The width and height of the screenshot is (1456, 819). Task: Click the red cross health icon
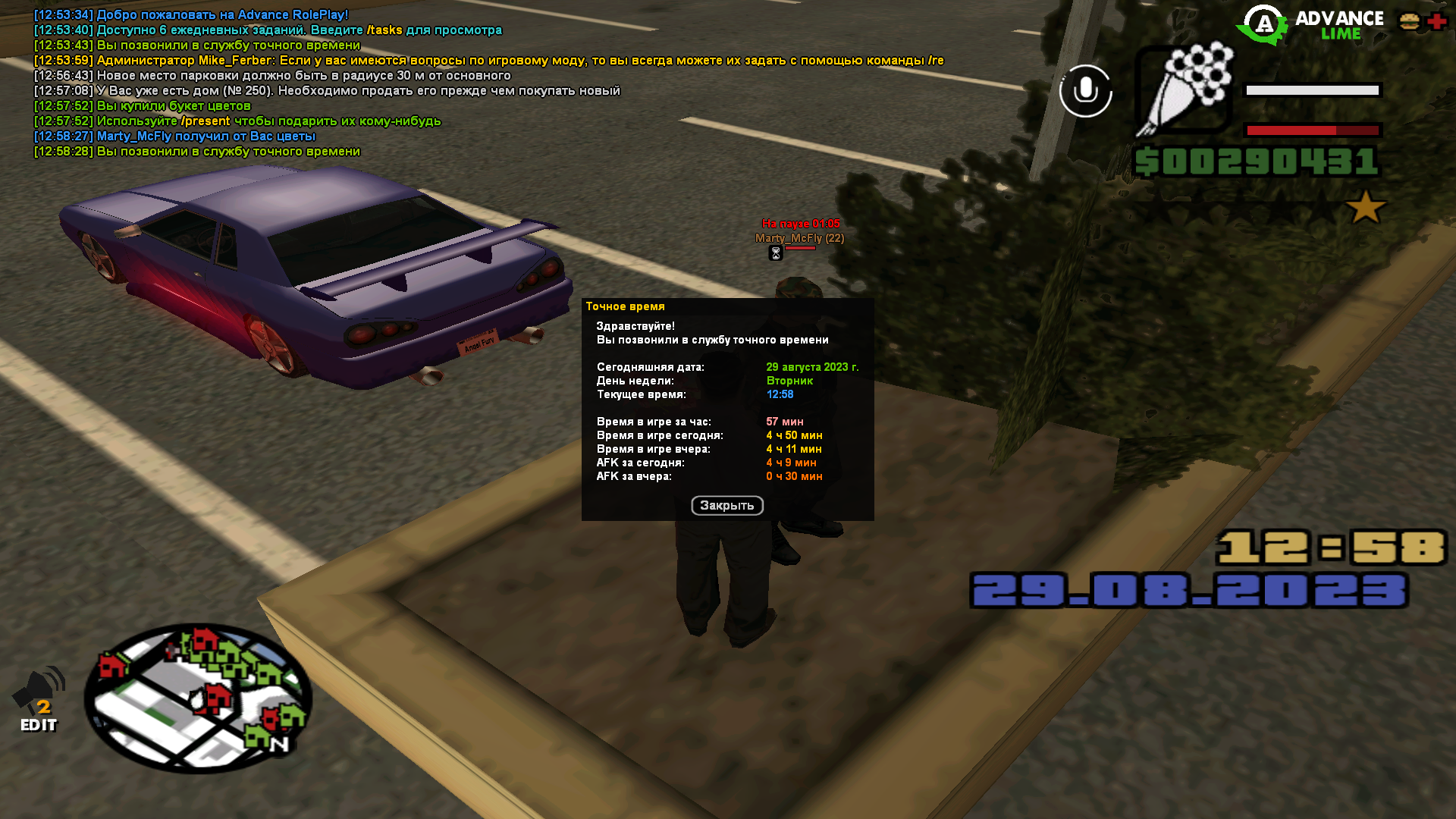point(1436,22)
